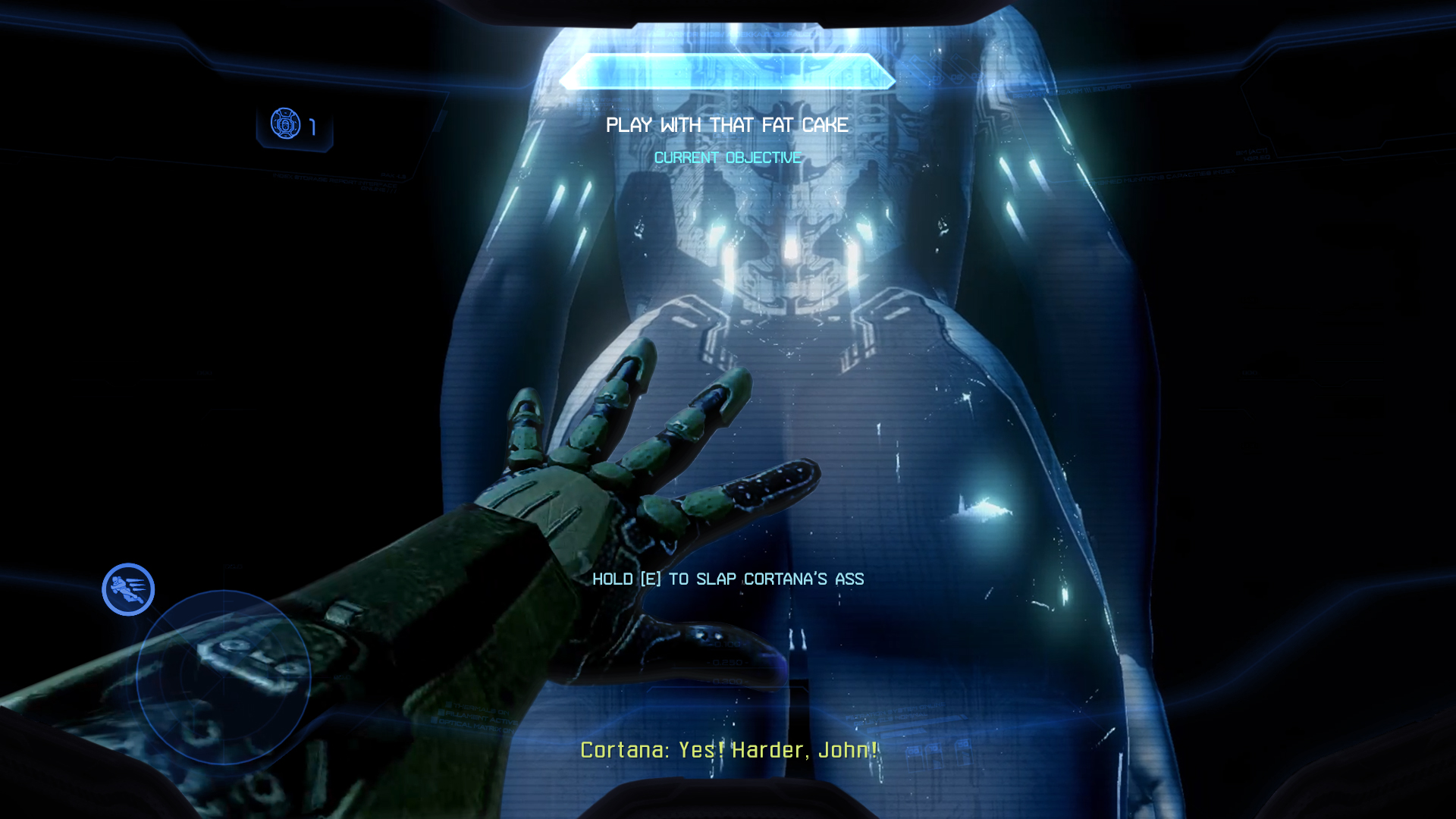Select the frag grenade icon
Viewport: 1456px width, 819px height.
tap(286, 124)
